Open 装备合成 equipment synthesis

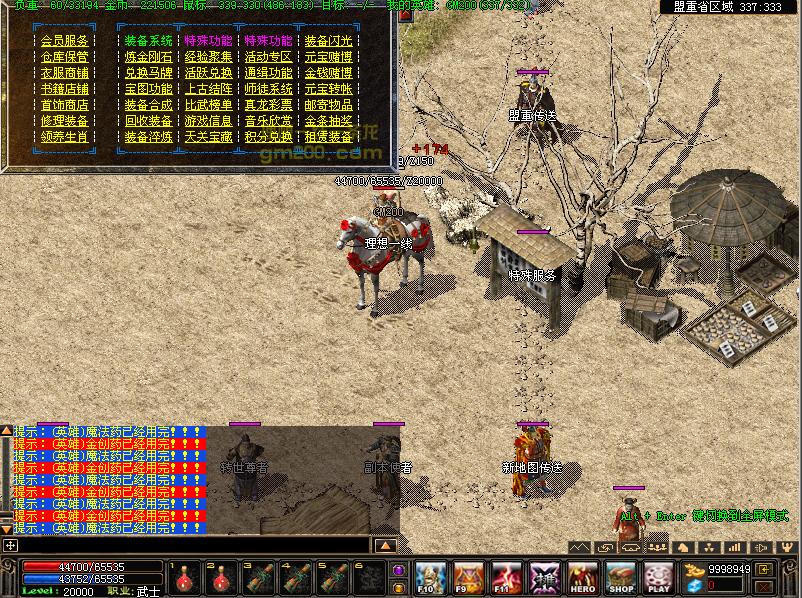click(x=148, y=105)
